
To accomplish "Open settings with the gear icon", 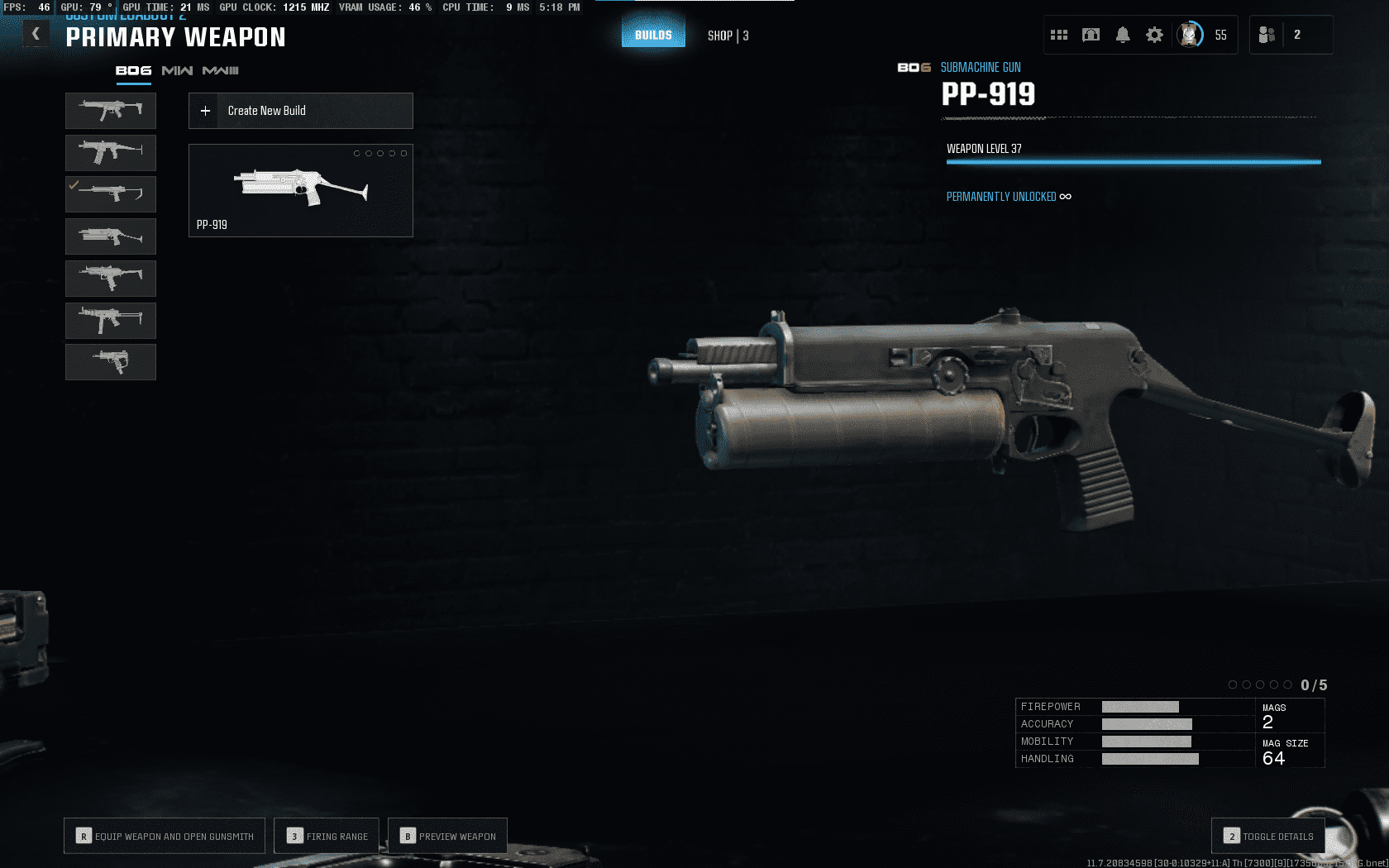I will [1154, 35].
